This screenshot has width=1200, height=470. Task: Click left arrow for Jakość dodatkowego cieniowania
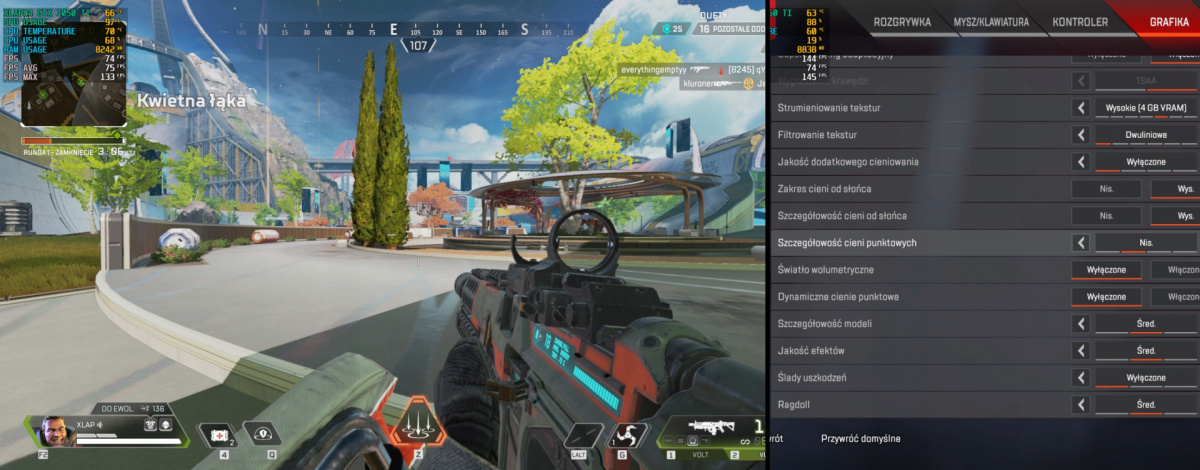point(1081,161)
